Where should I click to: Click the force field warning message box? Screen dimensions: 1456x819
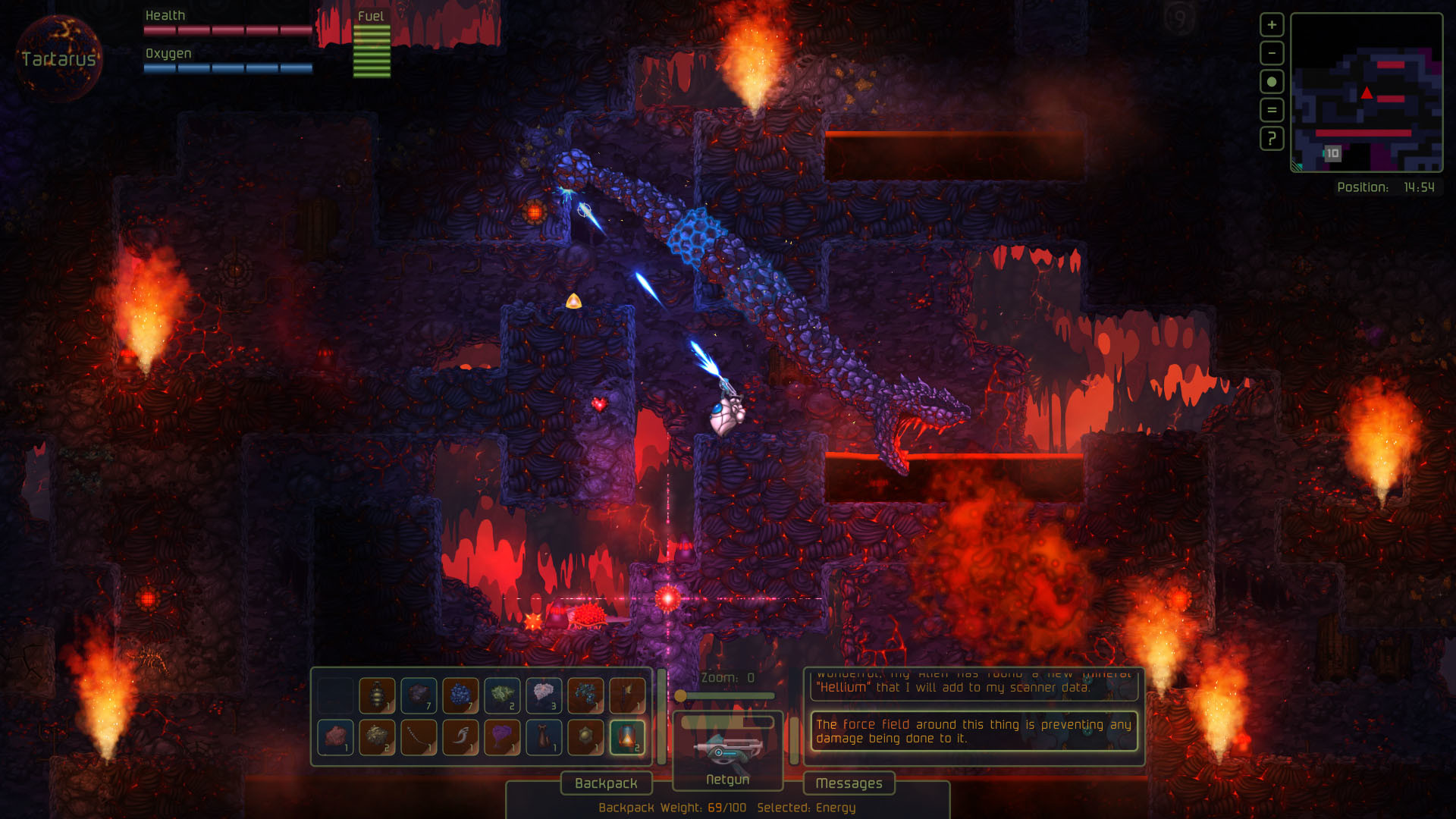coord(973,731)
